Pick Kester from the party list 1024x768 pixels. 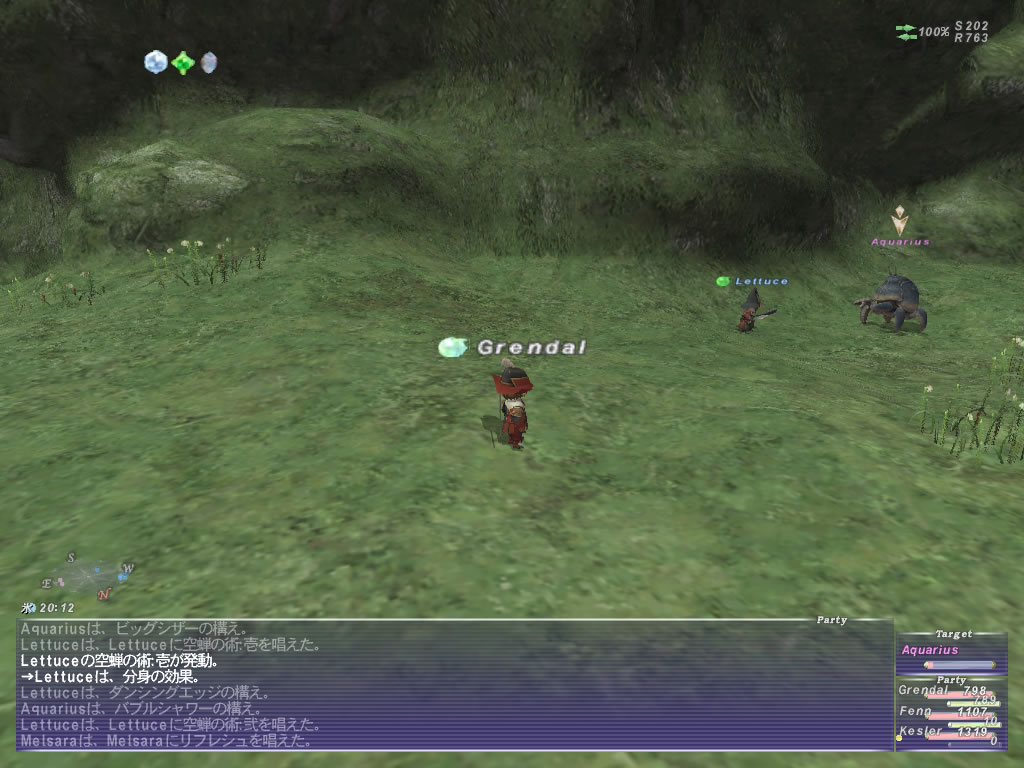[x=920, y=731]
